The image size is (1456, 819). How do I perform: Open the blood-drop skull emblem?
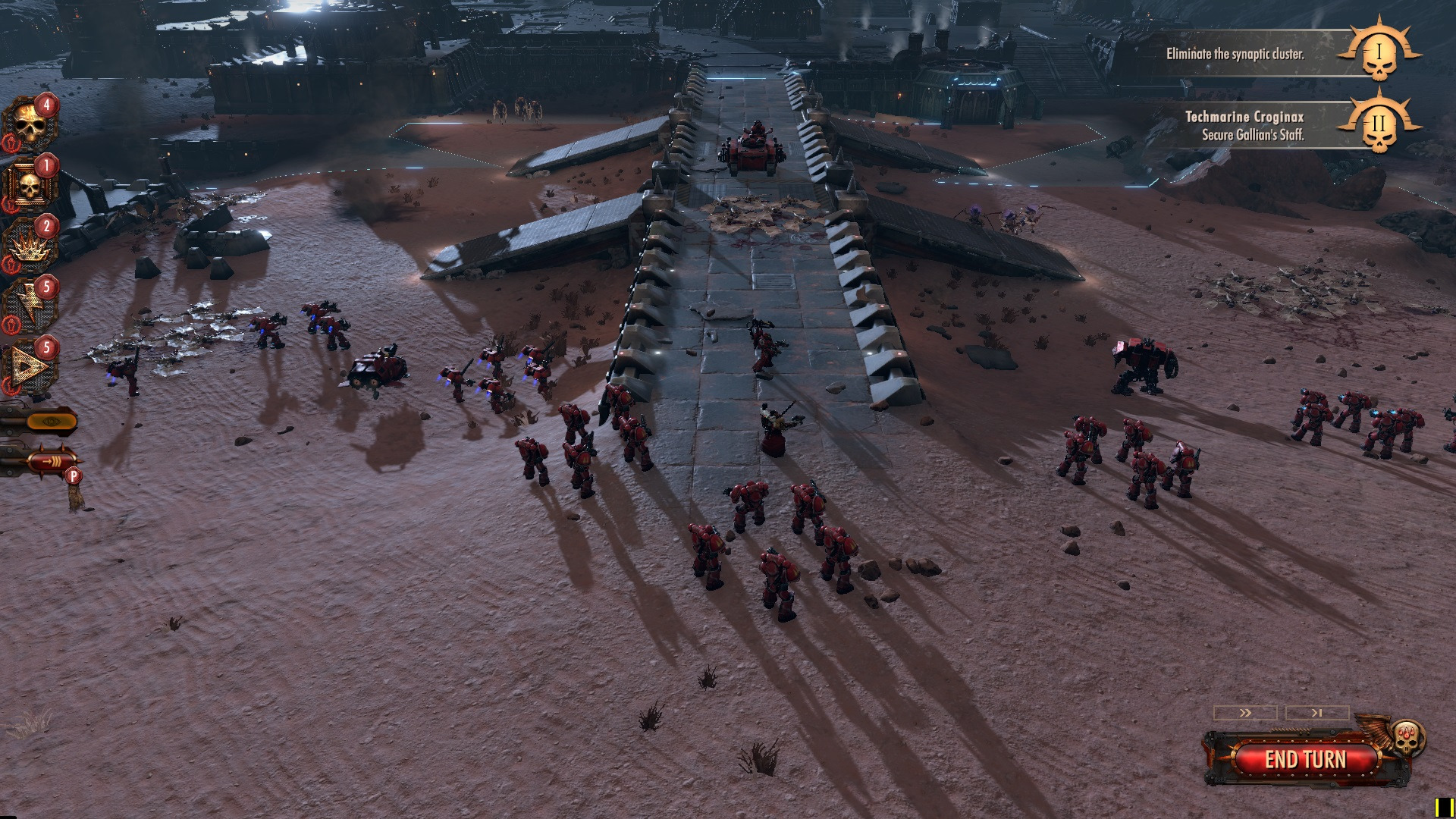(1407, 736)
